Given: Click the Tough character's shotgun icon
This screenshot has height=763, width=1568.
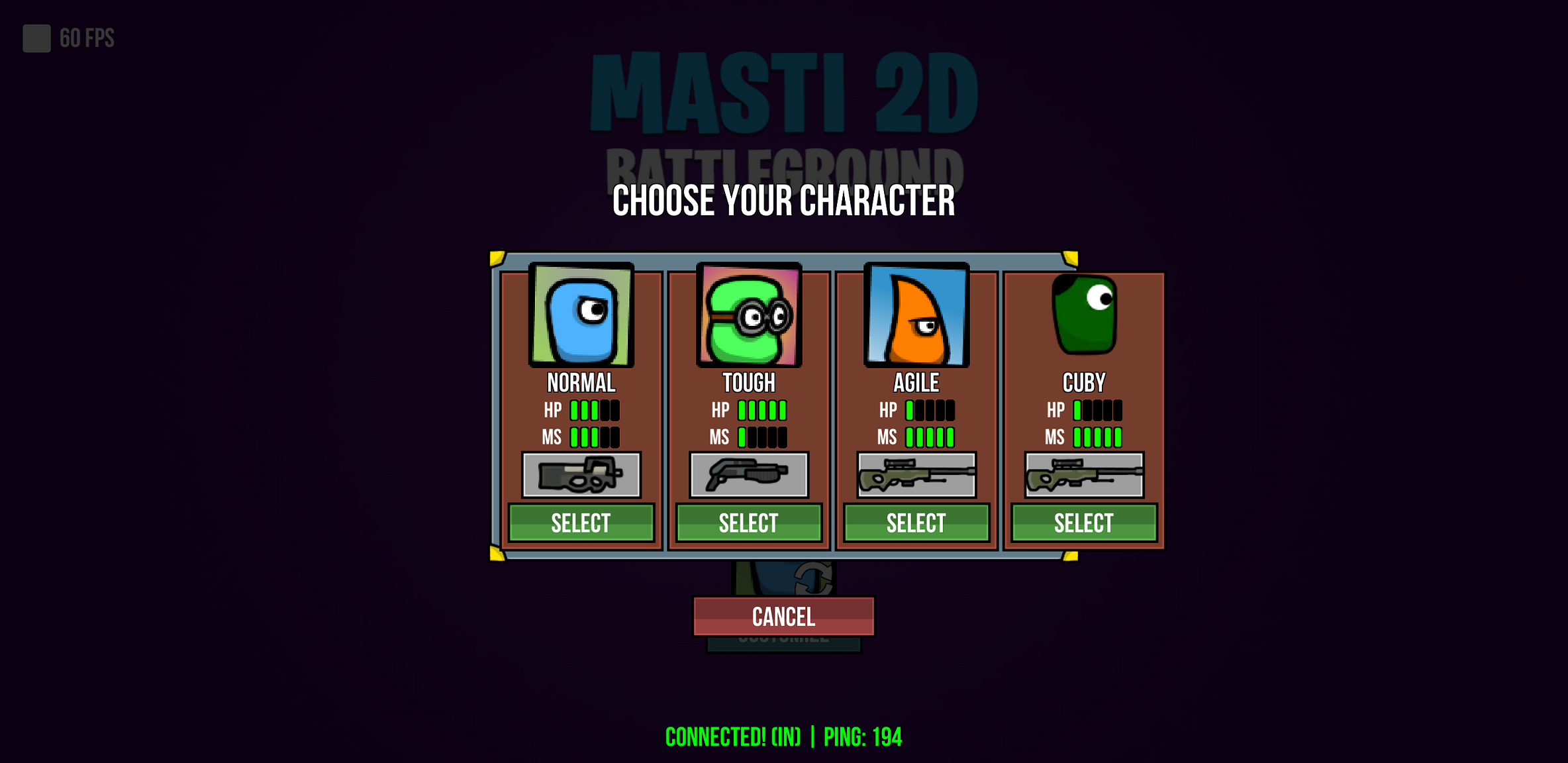Looking at the screenshot, I should click(748, 475).
